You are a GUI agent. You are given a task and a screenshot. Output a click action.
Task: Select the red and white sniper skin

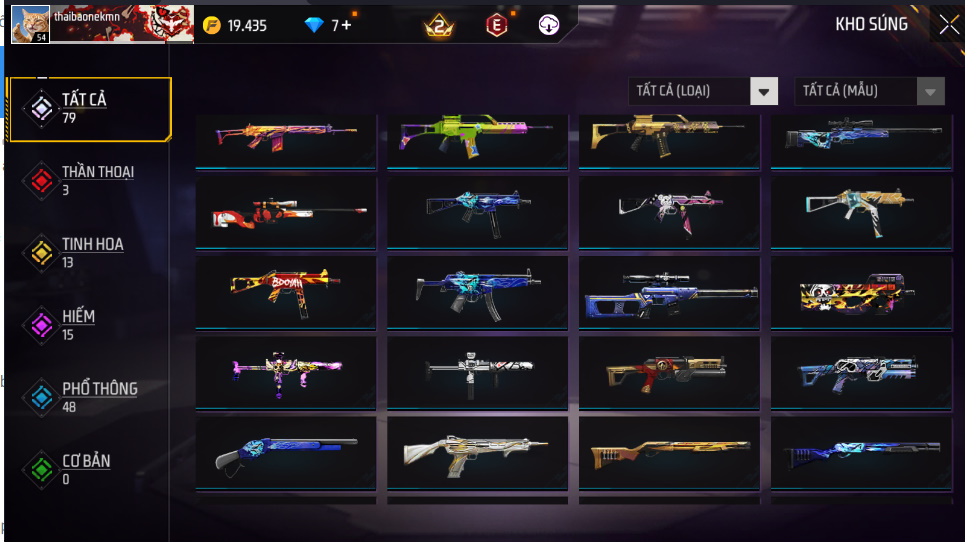[x=286, y=212]
